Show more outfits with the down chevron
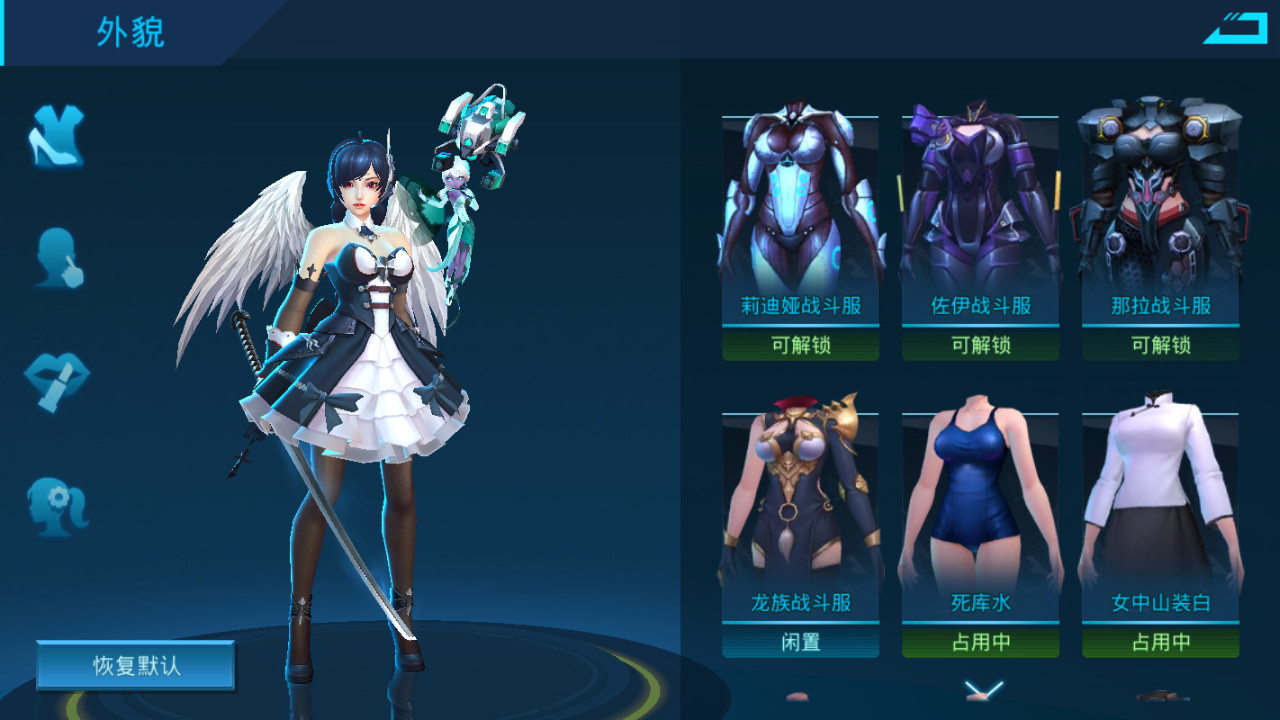The width and height of the screenshot is (1280, 720). (x=983, y=688)
